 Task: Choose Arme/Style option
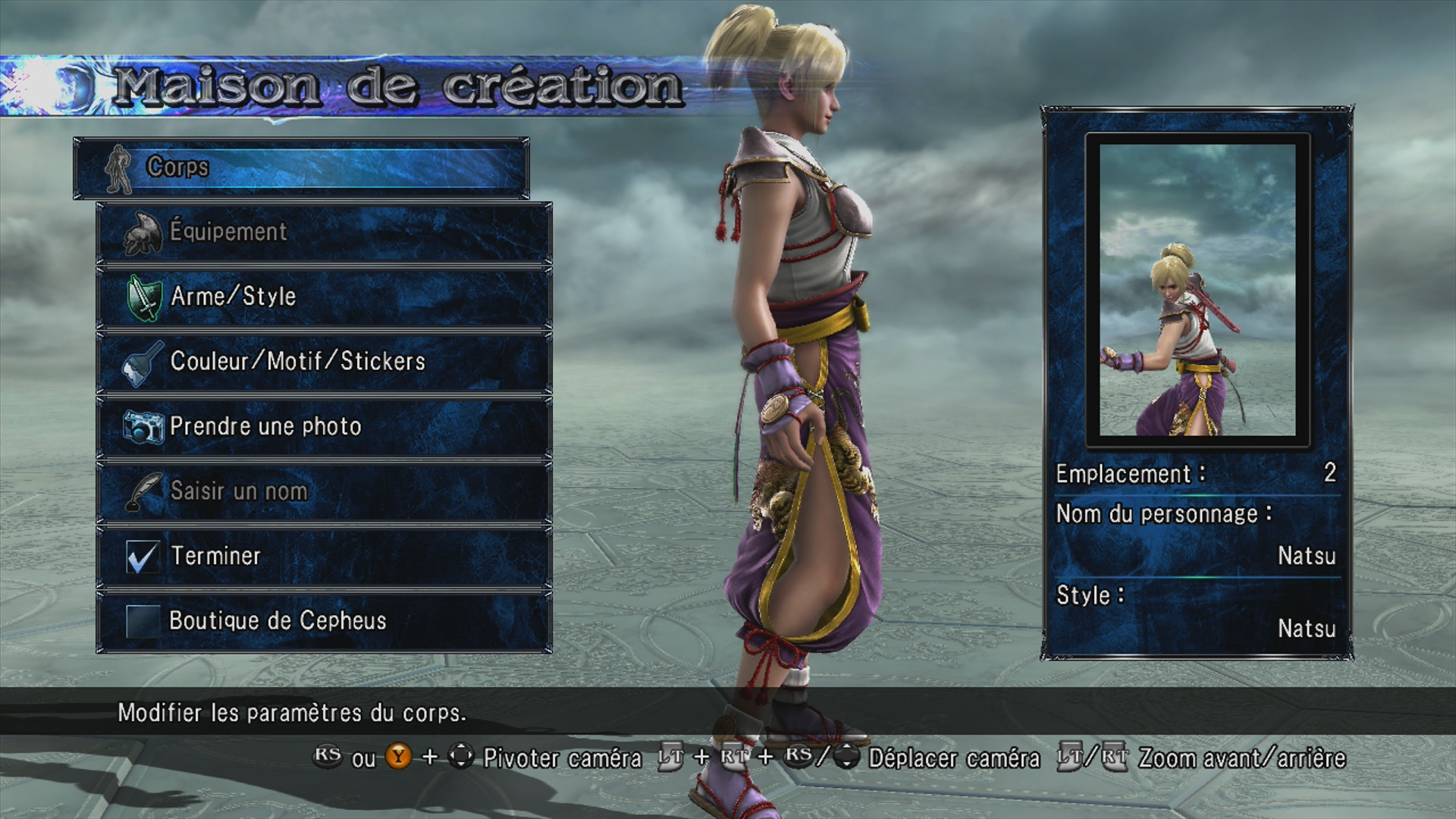(x=324, y=297)
